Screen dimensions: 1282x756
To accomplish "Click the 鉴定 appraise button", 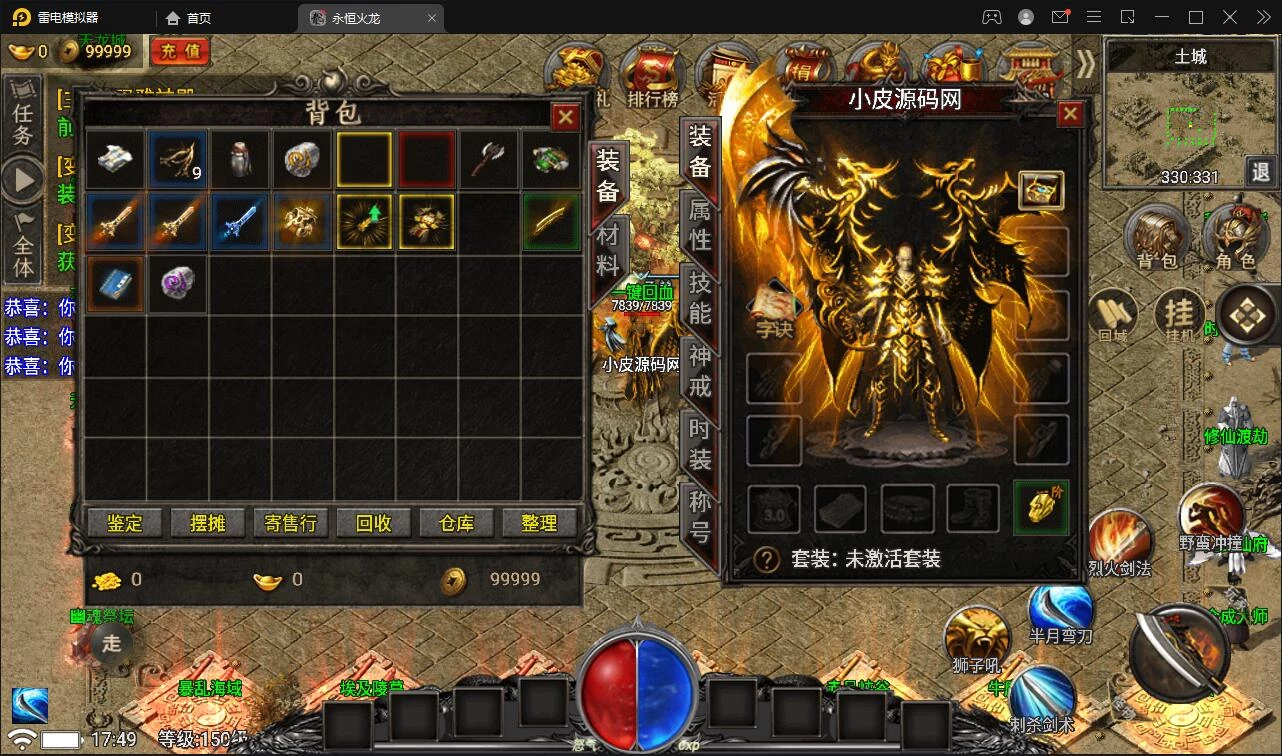I will [x=125, y=523].
